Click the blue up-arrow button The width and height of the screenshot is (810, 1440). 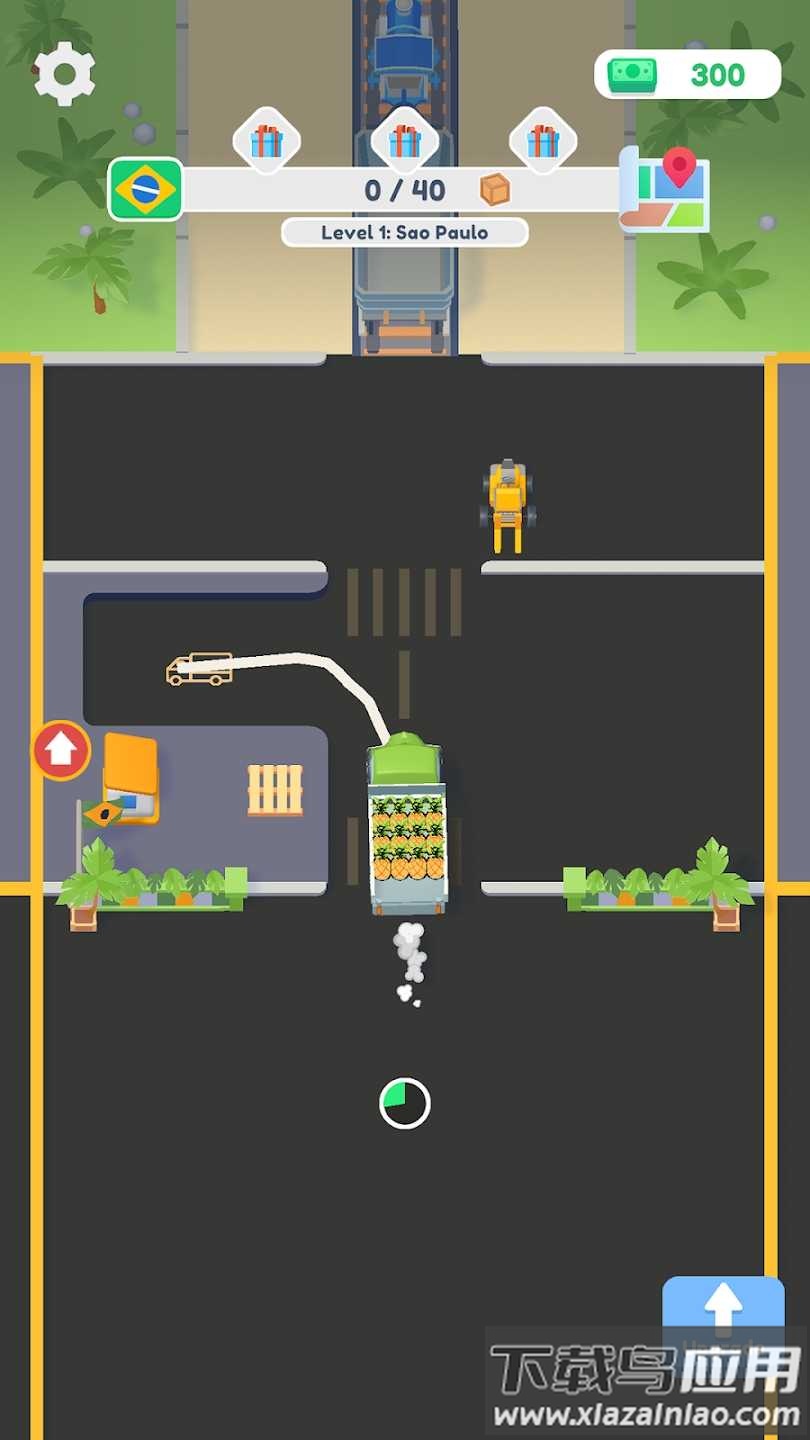[x=723, y=1305]
